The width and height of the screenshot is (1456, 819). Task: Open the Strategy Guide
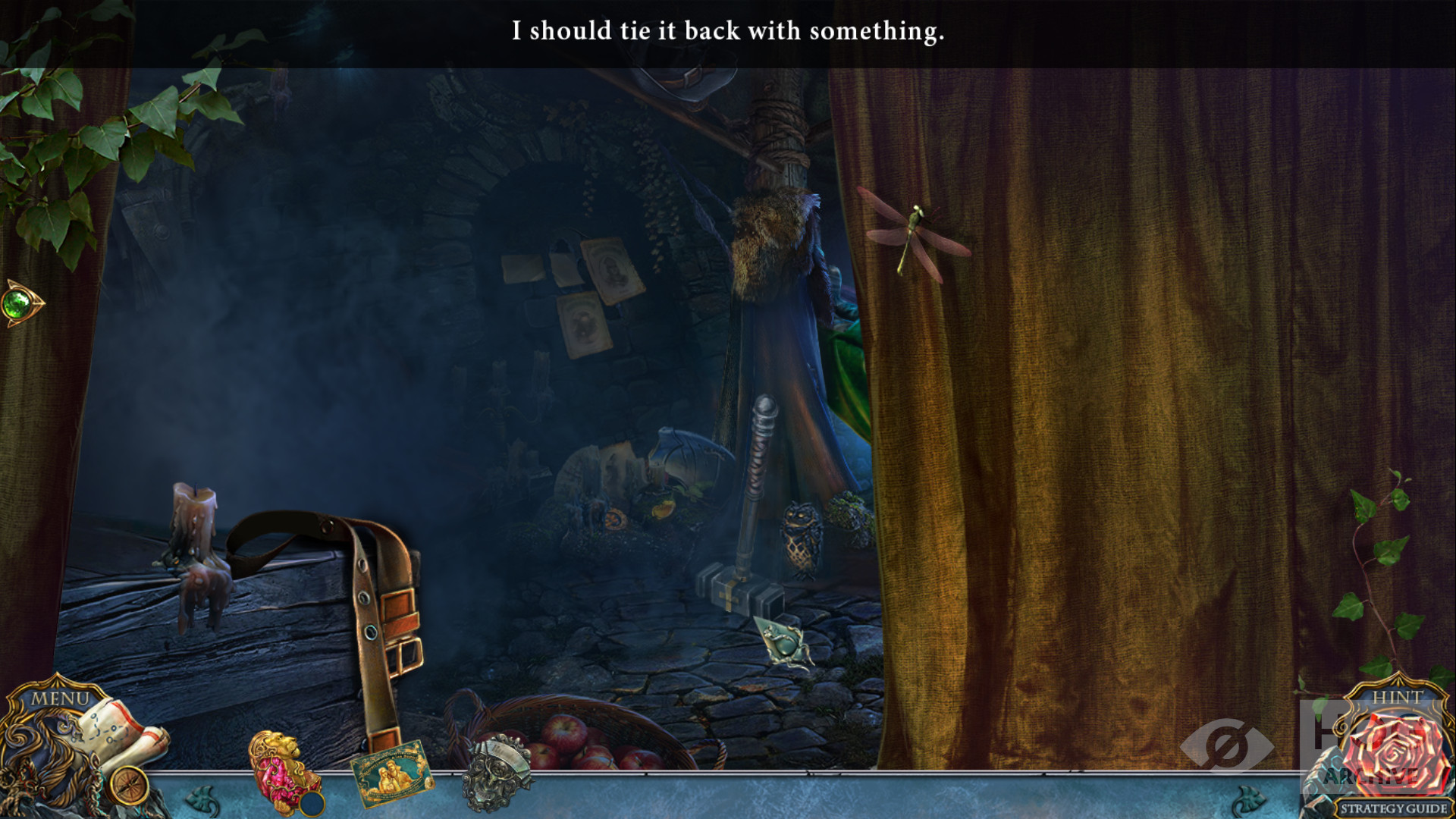(x=1393, y=808)
